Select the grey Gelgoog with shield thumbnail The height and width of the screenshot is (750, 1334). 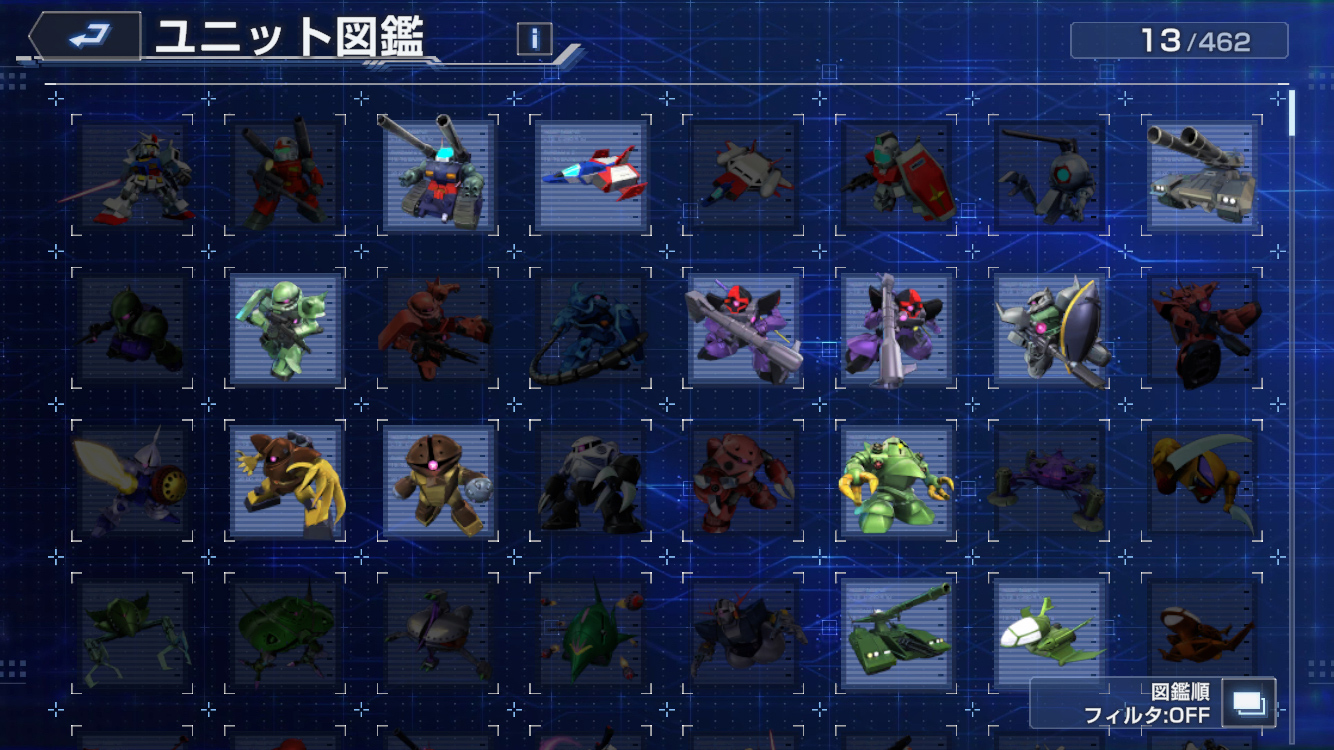tap(1050, 329)
